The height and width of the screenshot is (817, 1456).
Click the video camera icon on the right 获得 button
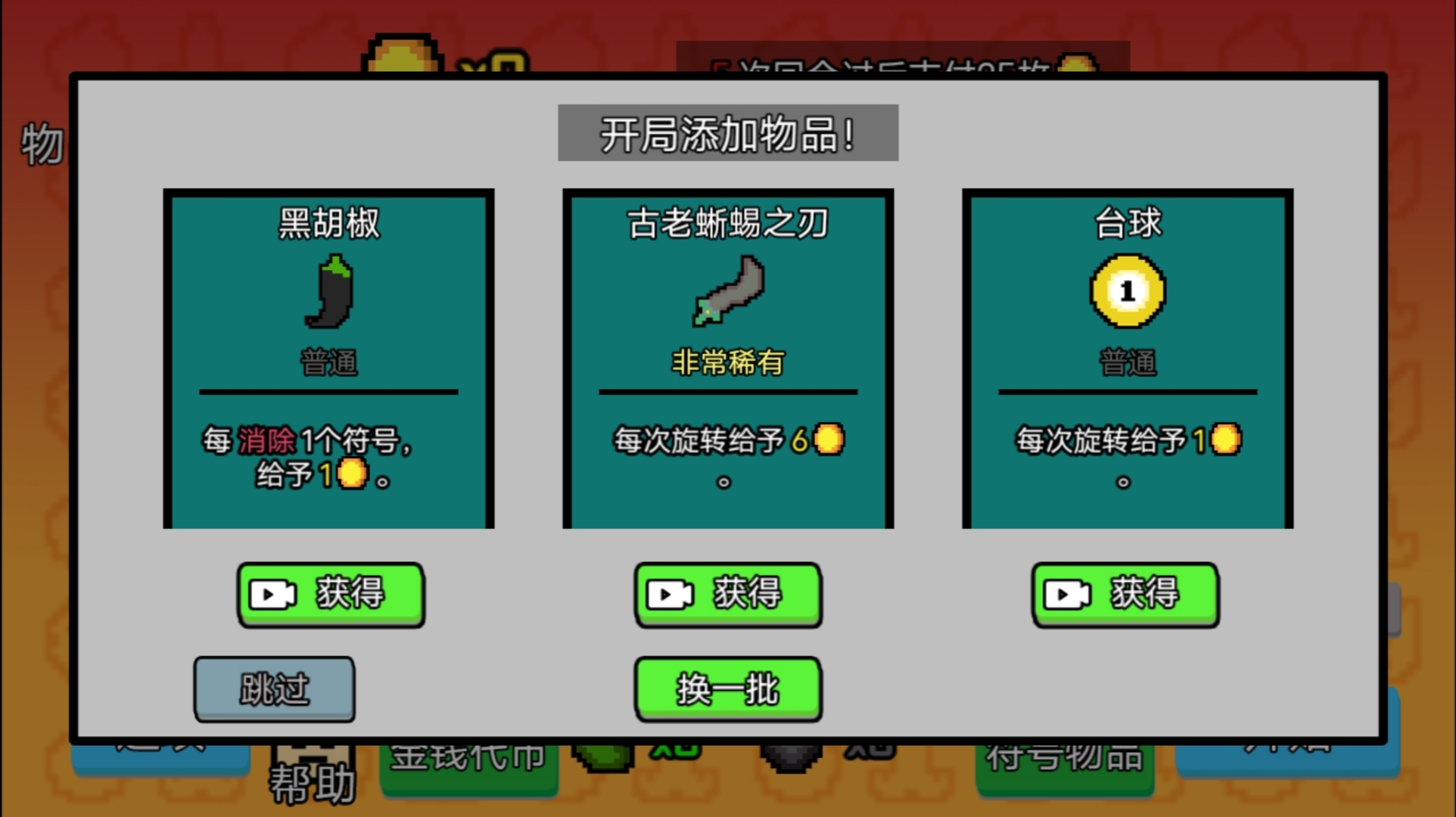pyautogui.click(x=1068, y=595)
